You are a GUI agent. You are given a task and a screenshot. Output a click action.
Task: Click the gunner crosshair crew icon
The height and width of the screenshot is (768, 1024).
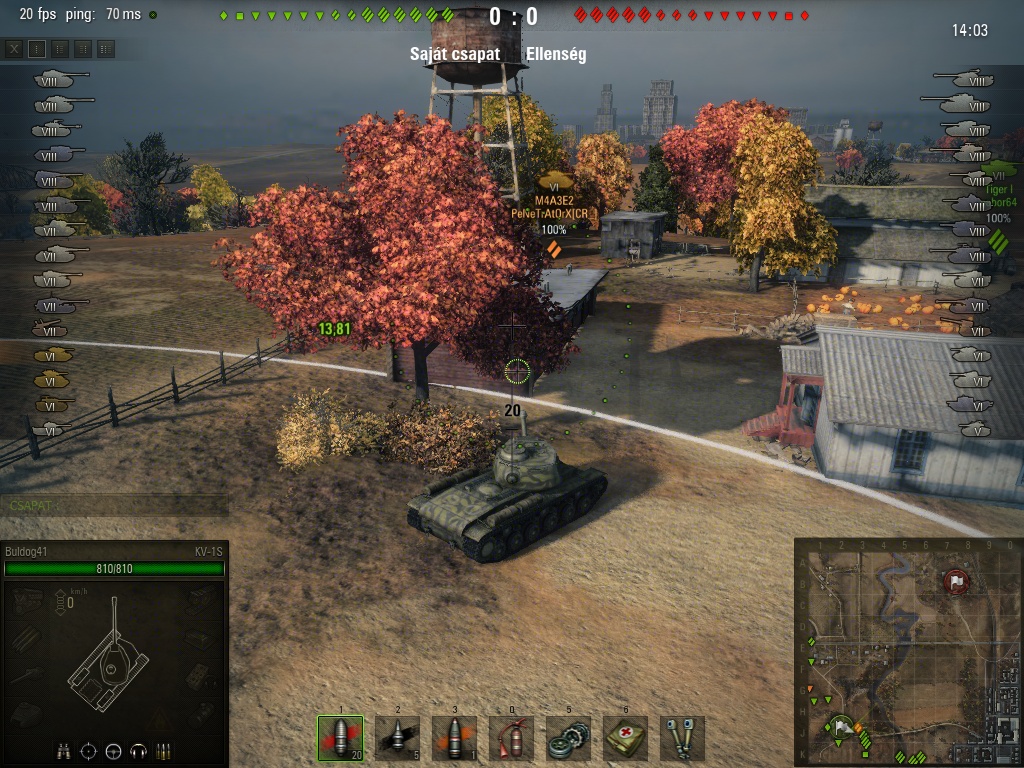point(89,750)
